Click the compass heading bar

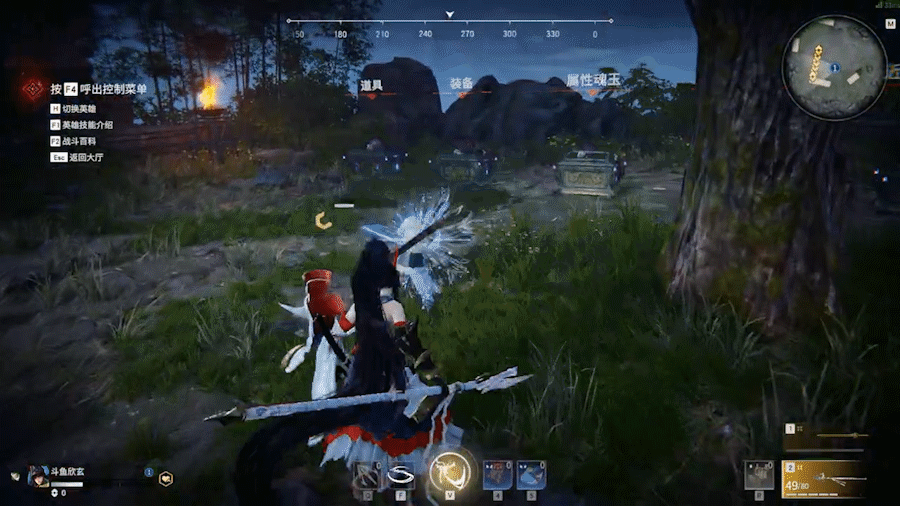click(x=448, y=22)
